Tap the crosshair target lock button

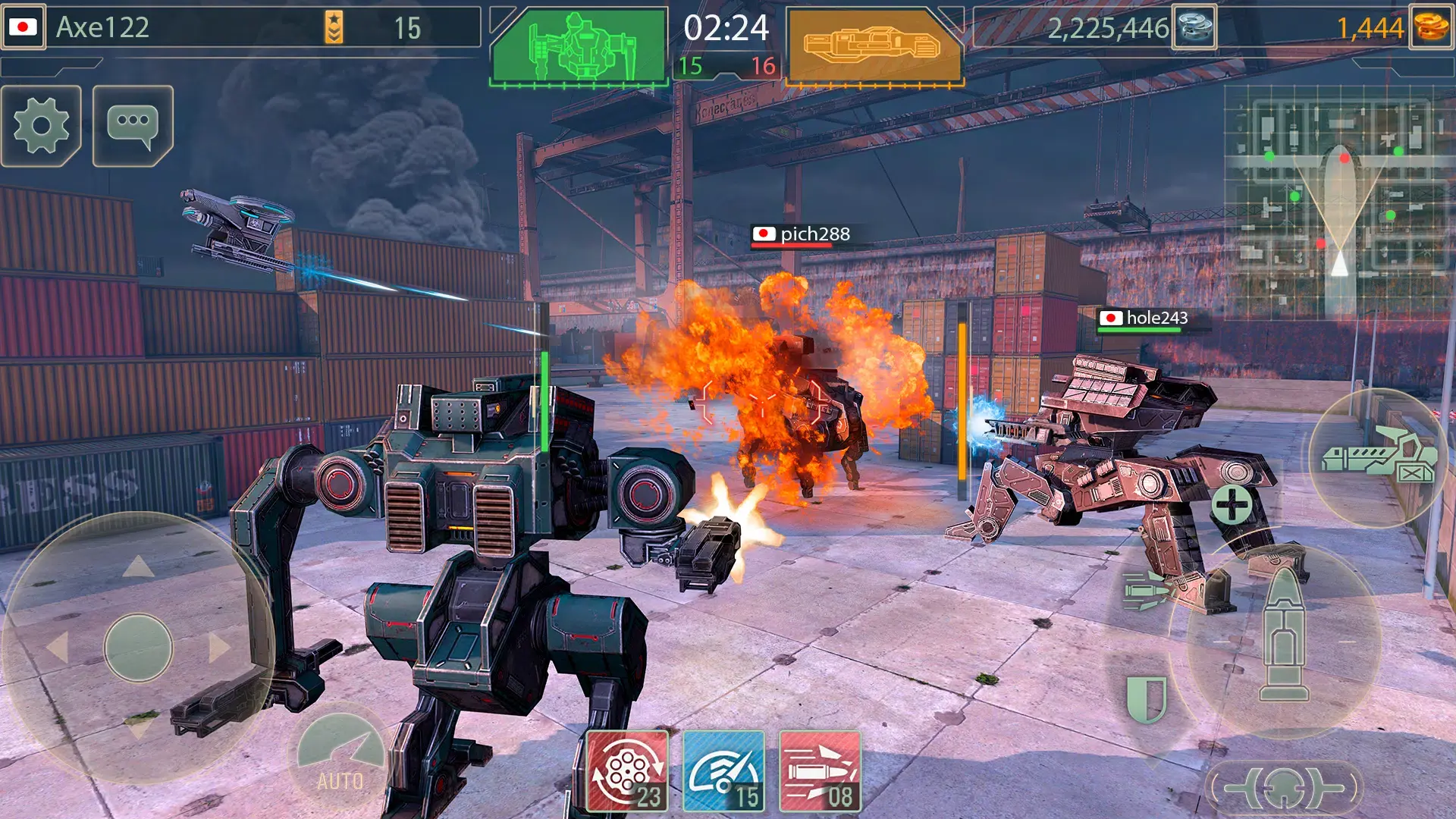click(1283, 787)
